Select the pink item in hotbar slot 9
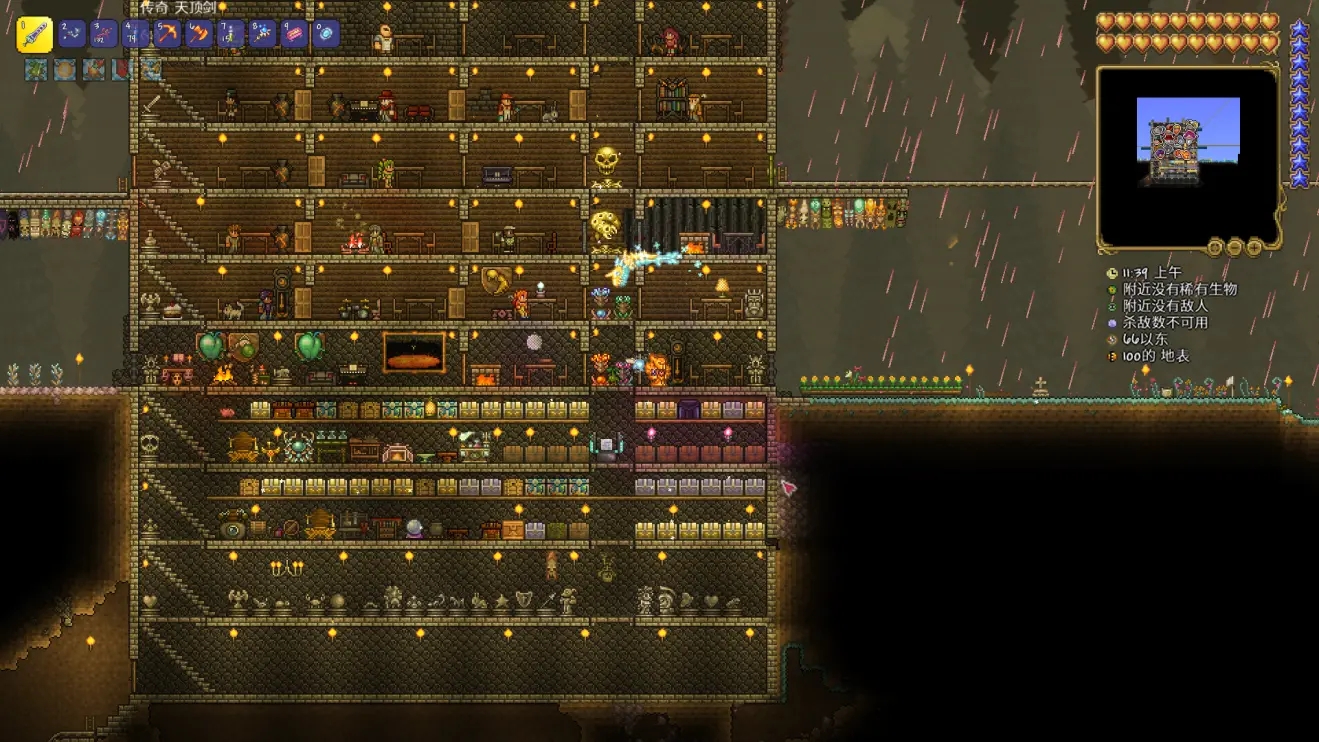 (295, 34)
